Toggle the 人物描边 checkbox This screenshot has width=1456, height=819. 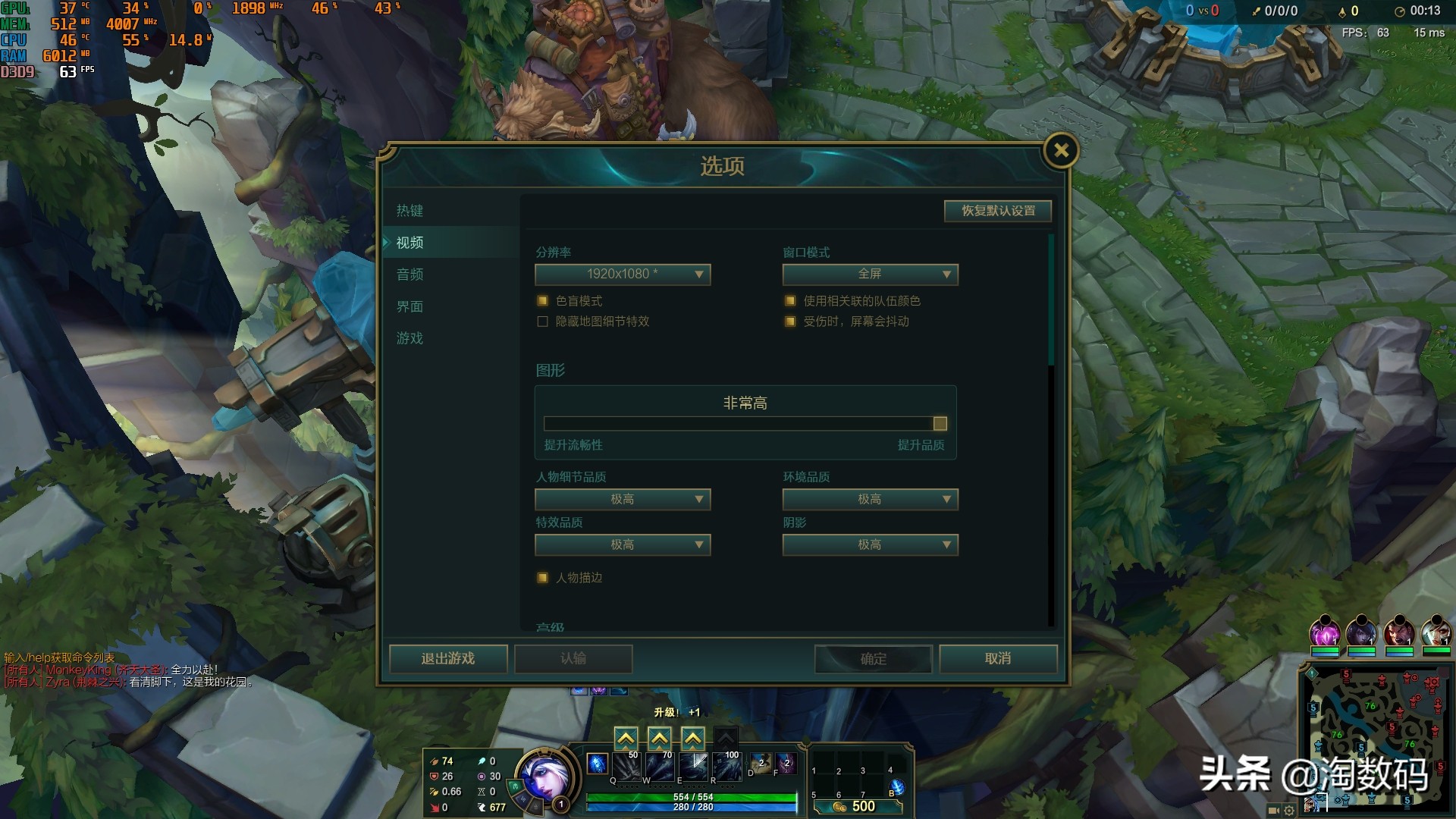click(542, 577)
